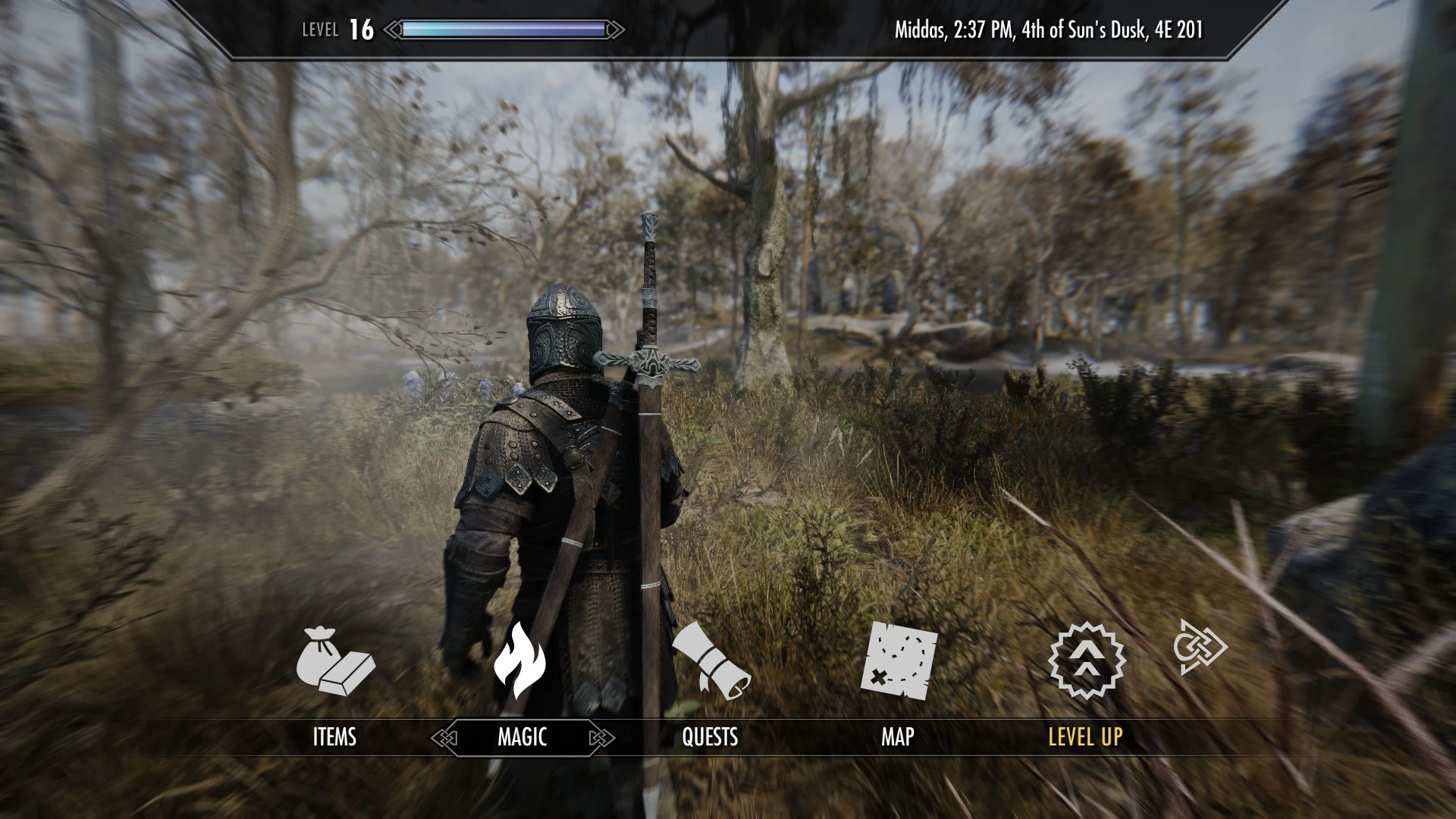
Task: Click the Level Up chevron badge icon
Action: tap(1087, 659)
